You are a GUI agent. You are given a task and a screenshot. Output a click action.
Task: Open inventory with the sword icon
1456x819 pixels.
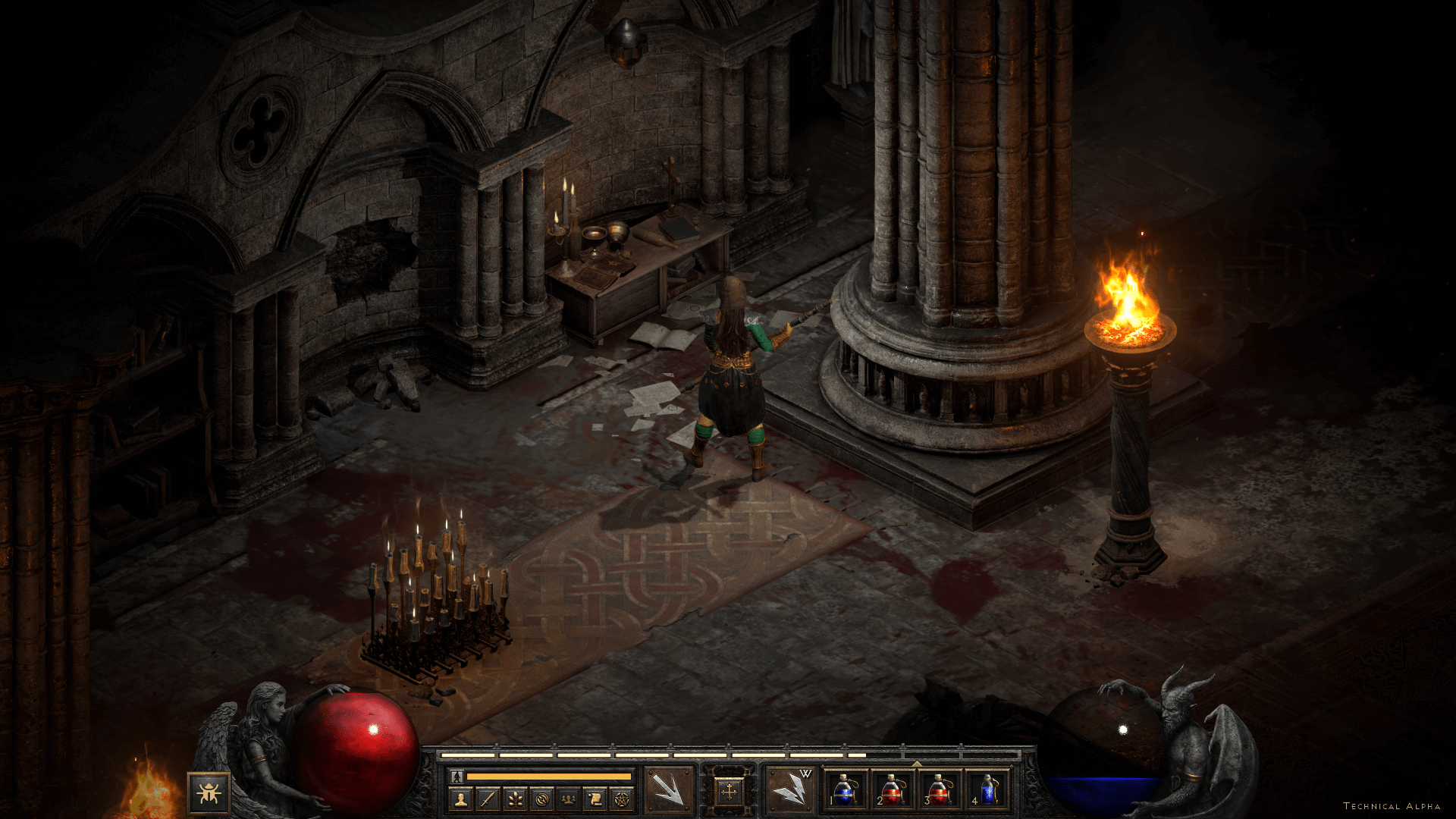click(488, 799)
